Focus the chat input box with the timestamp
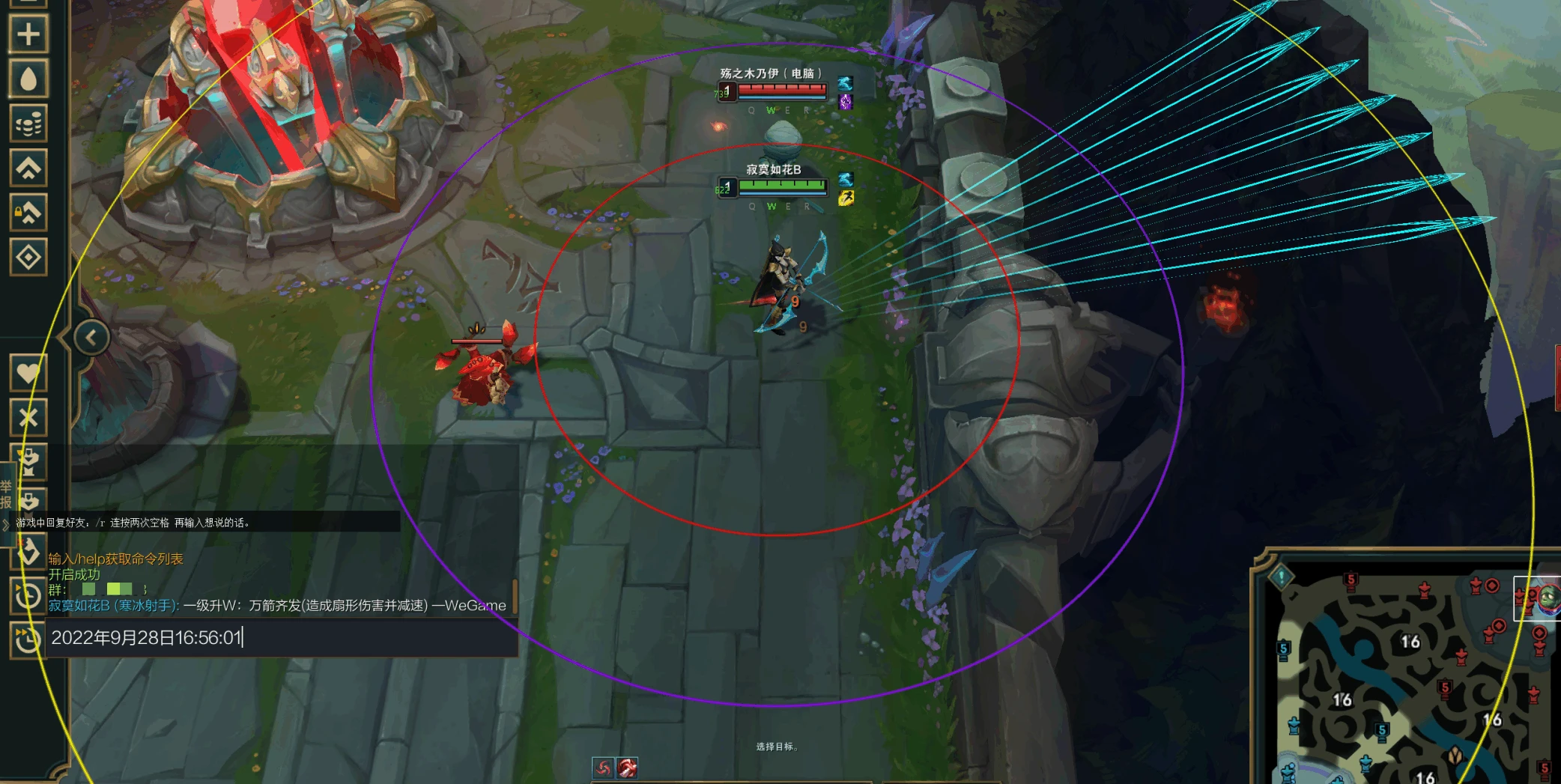Screen dimensions: 1561x784 [x=281, y=638]
